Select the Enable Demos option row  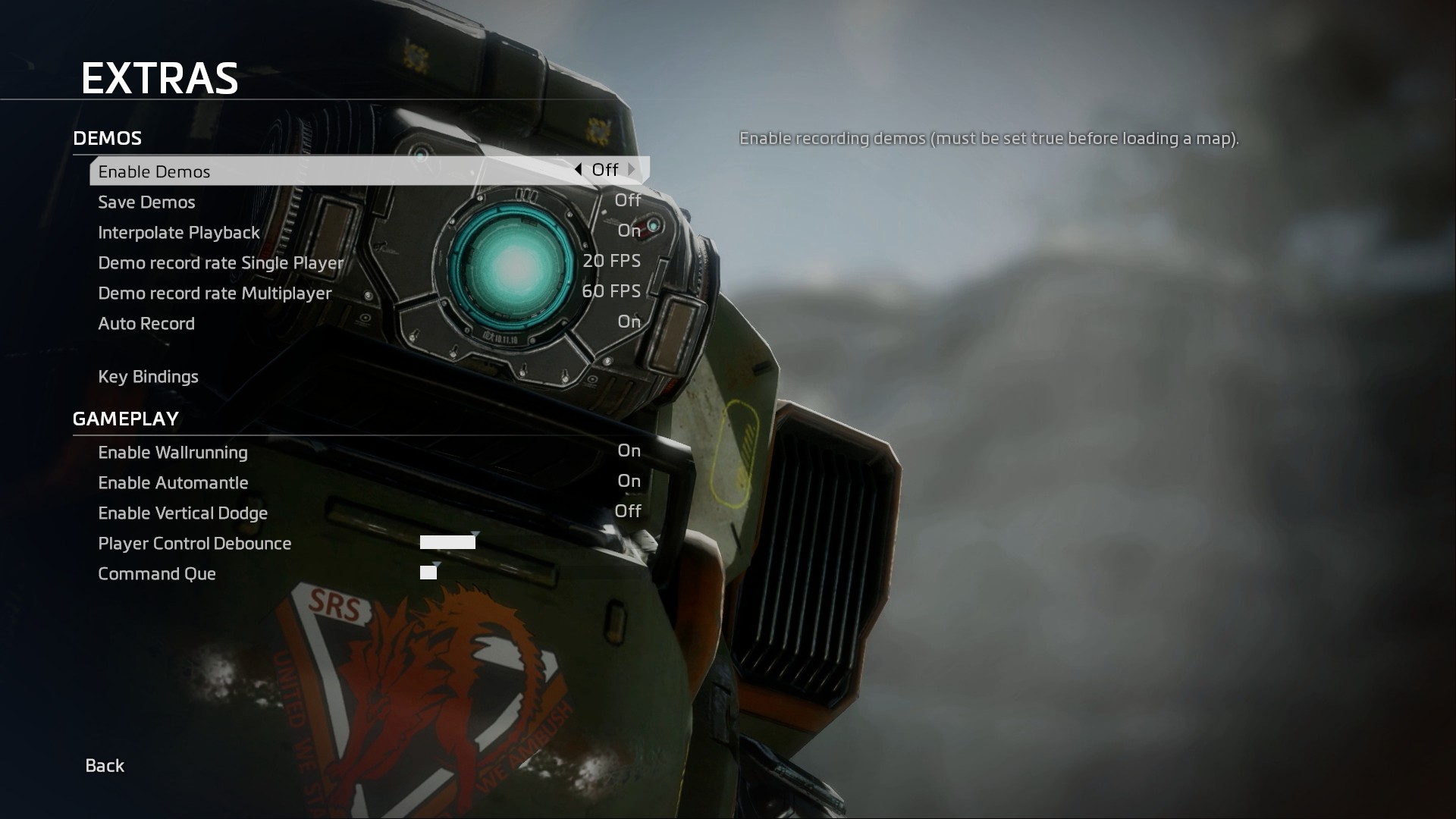point(303,171)
